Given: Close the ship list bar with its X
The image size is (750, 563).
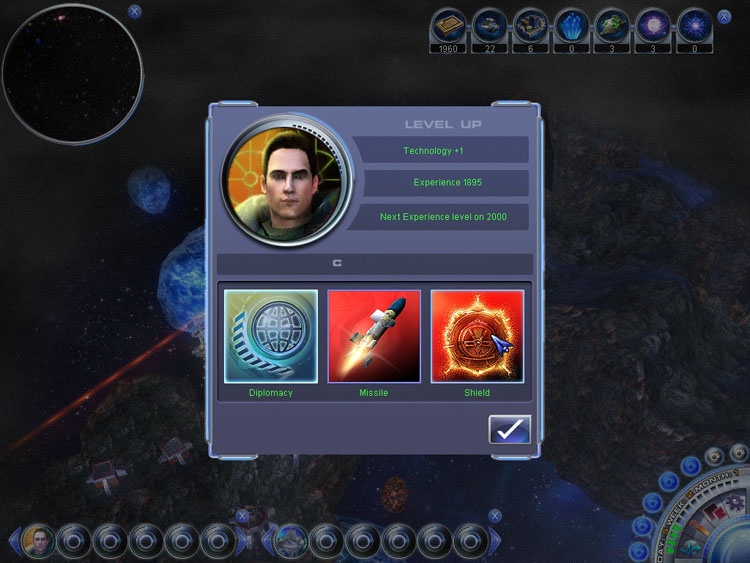Looking at the screenshot, I should pos(495,516).
